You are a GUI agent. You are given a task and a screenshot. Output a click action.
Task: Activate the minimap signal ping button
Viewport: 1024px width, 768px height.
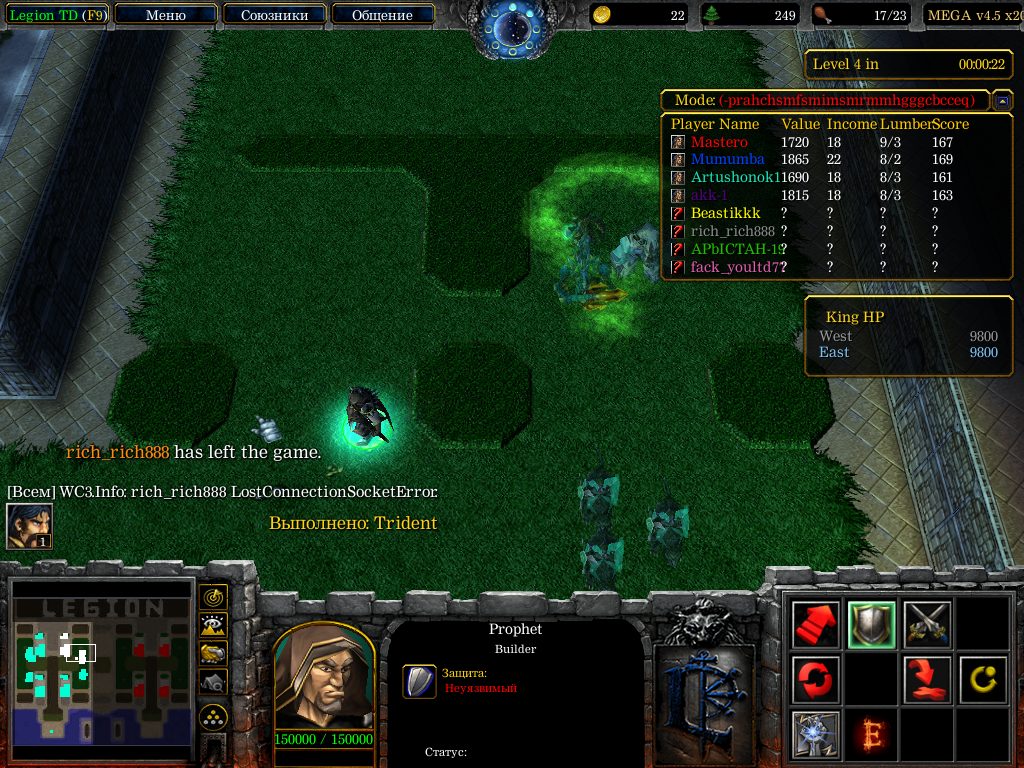213,598
